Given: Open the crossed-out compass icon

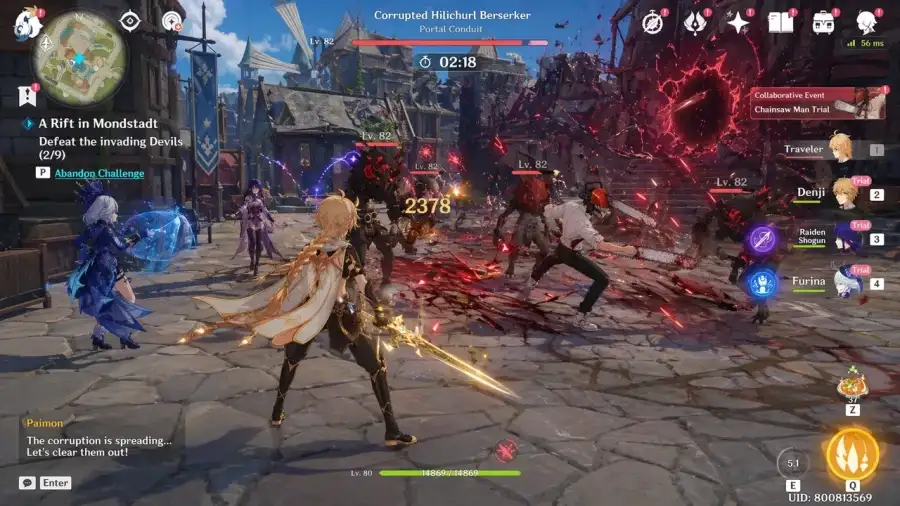Looking at the screenshot, I should coord(654,22).
